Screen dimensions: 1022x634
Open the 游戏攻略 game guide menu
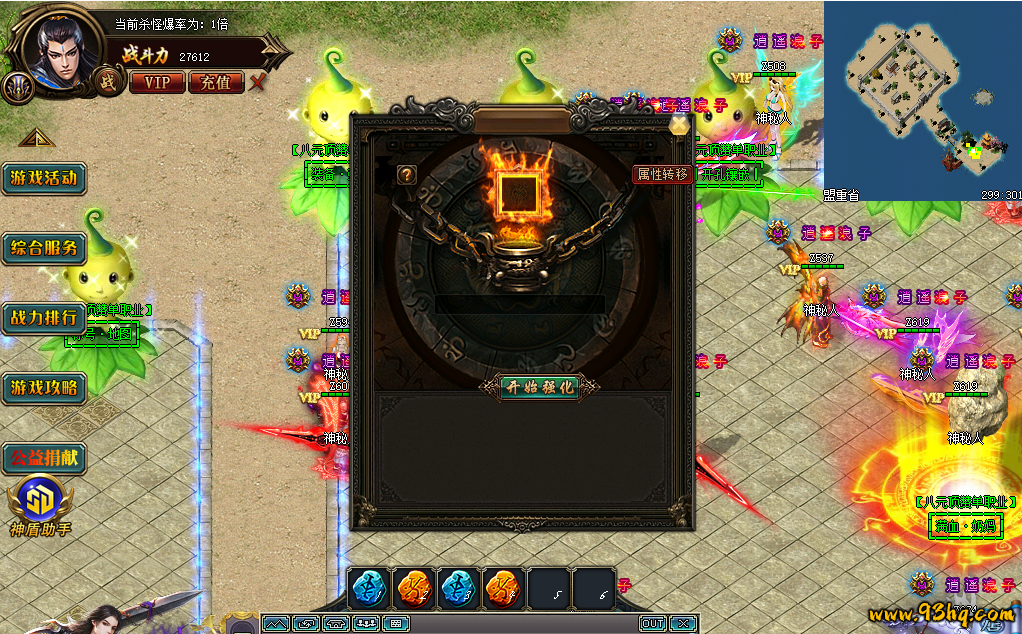tap(43, 388)
